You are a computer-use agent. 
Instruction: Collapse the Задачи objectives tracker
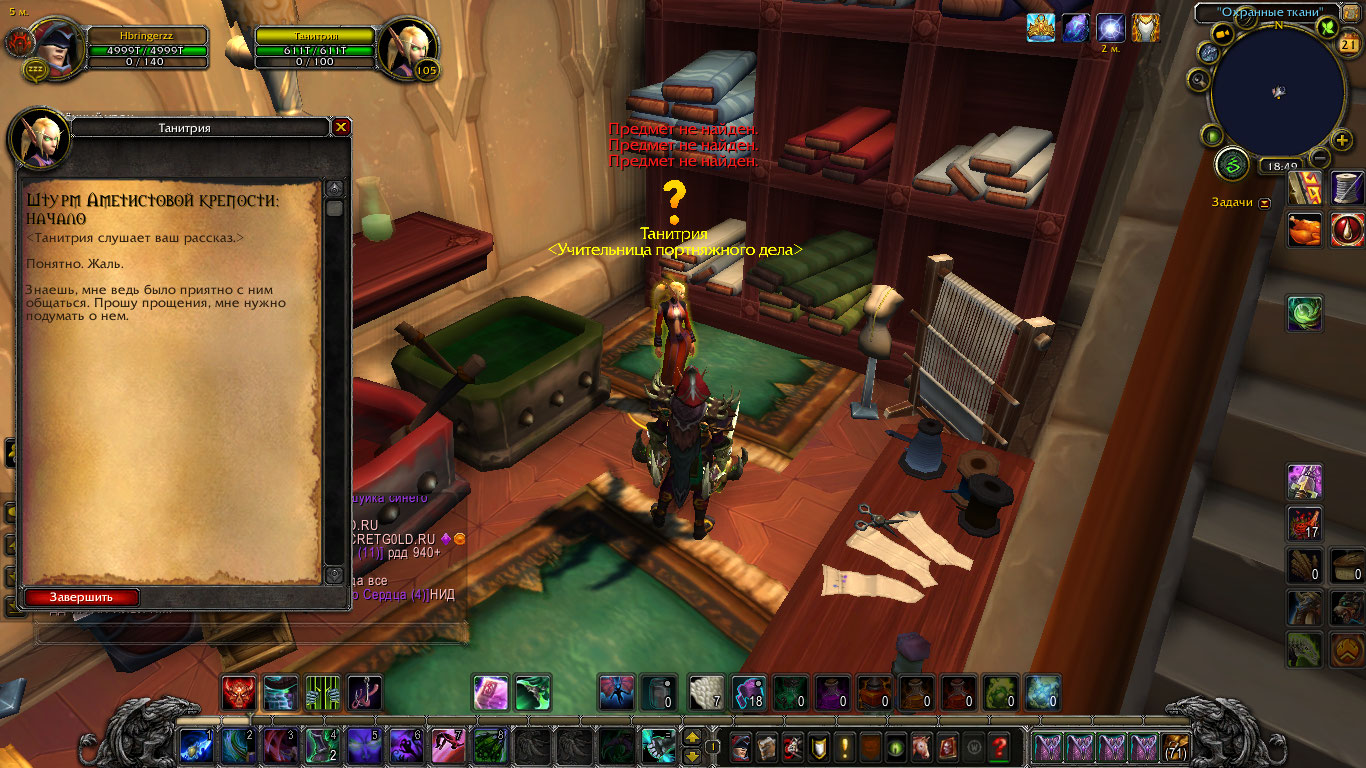coord(1265,202)
